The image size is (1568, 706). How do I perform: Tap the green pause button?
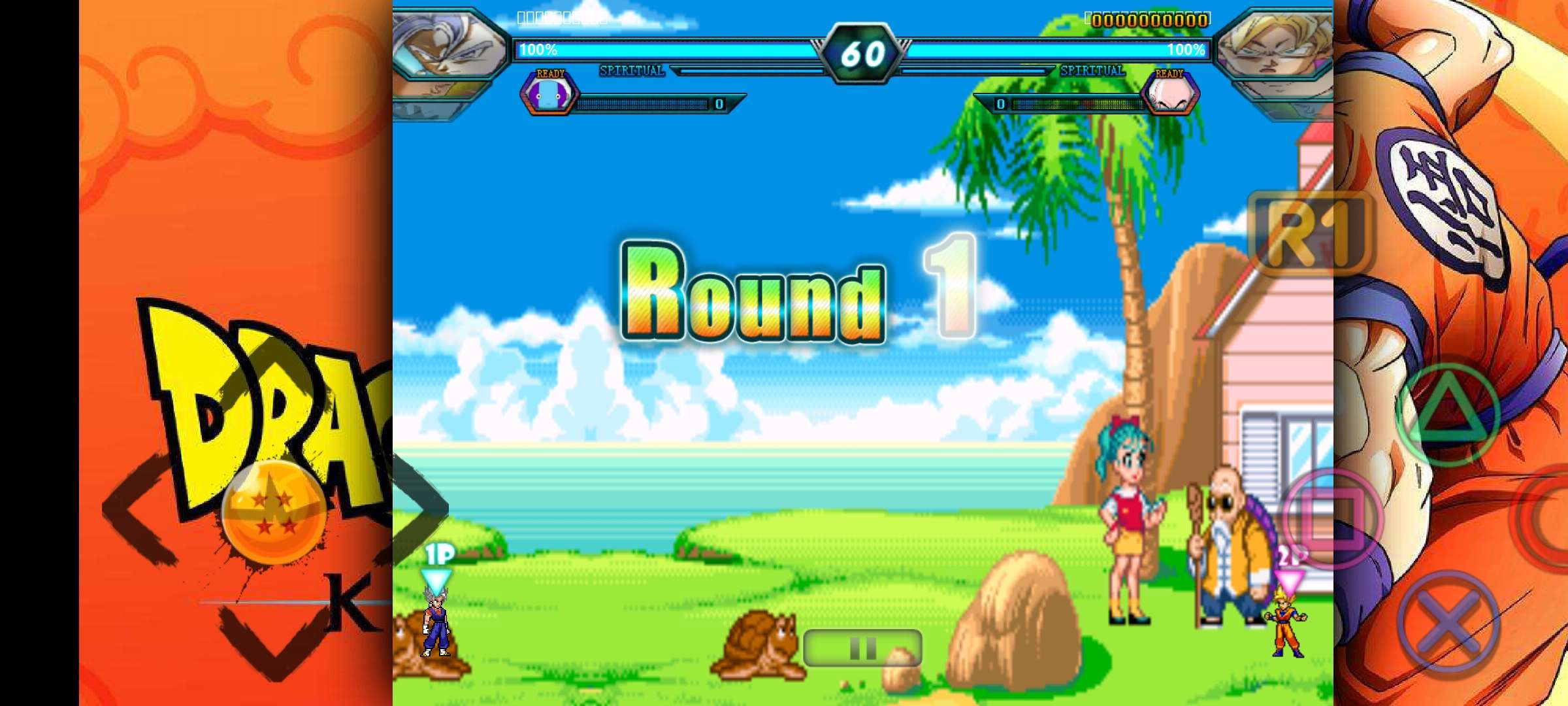point(862,648)
